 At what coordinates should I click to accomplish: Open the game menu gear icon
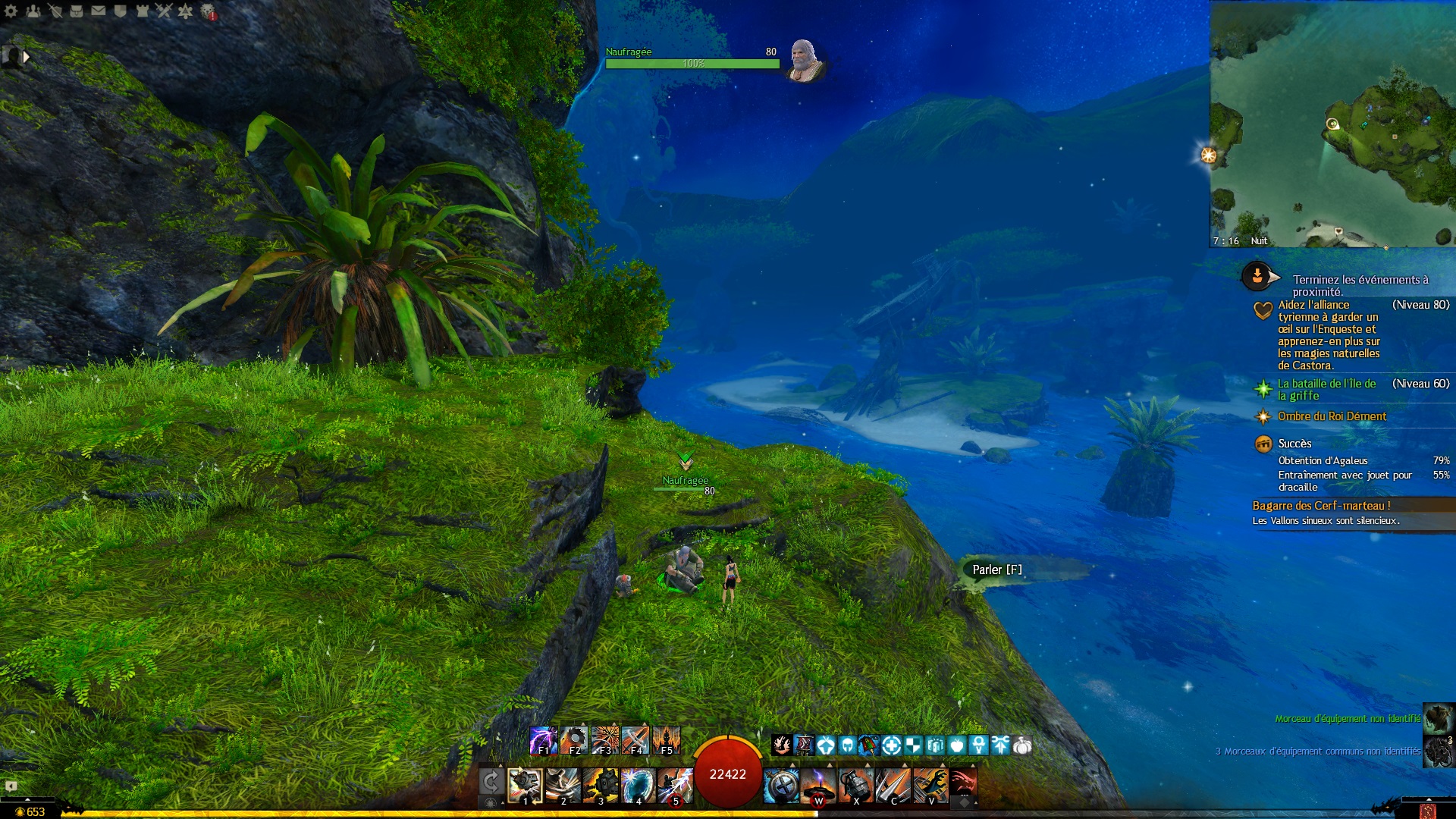[x=11, y=11]
